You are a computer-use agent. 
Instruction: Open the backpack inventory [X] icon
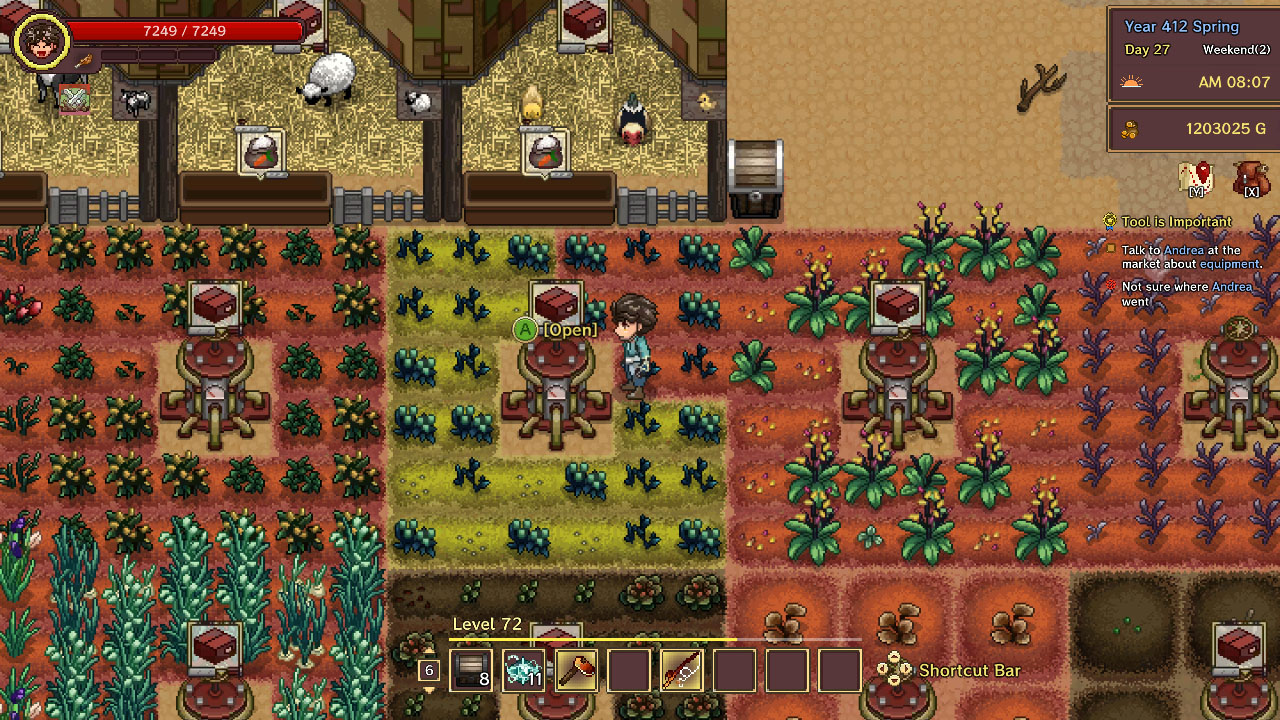click(x=1251, y=180)
